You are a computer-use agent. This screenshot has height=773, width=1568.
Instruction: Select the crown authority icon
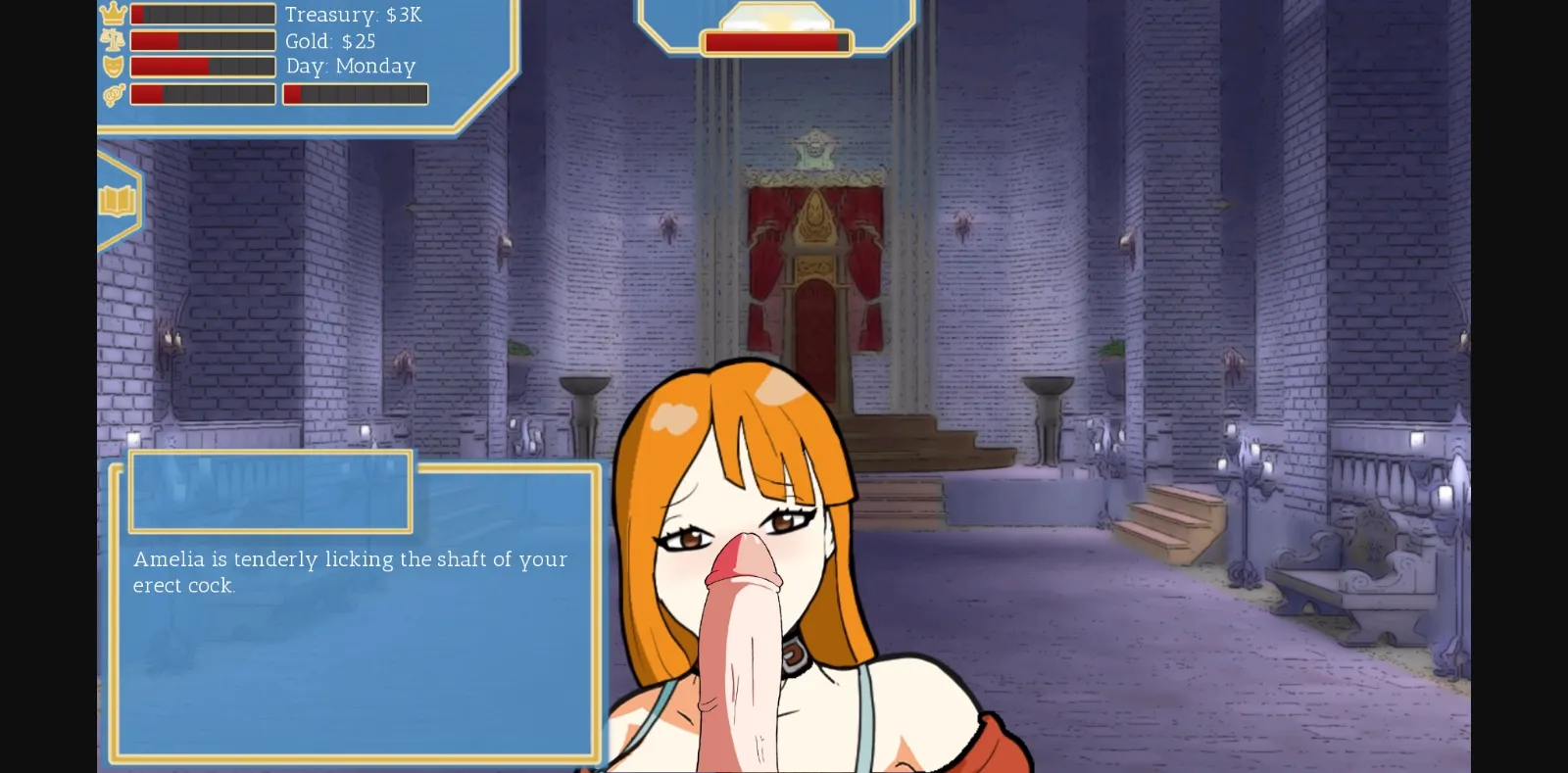point(115,14)
